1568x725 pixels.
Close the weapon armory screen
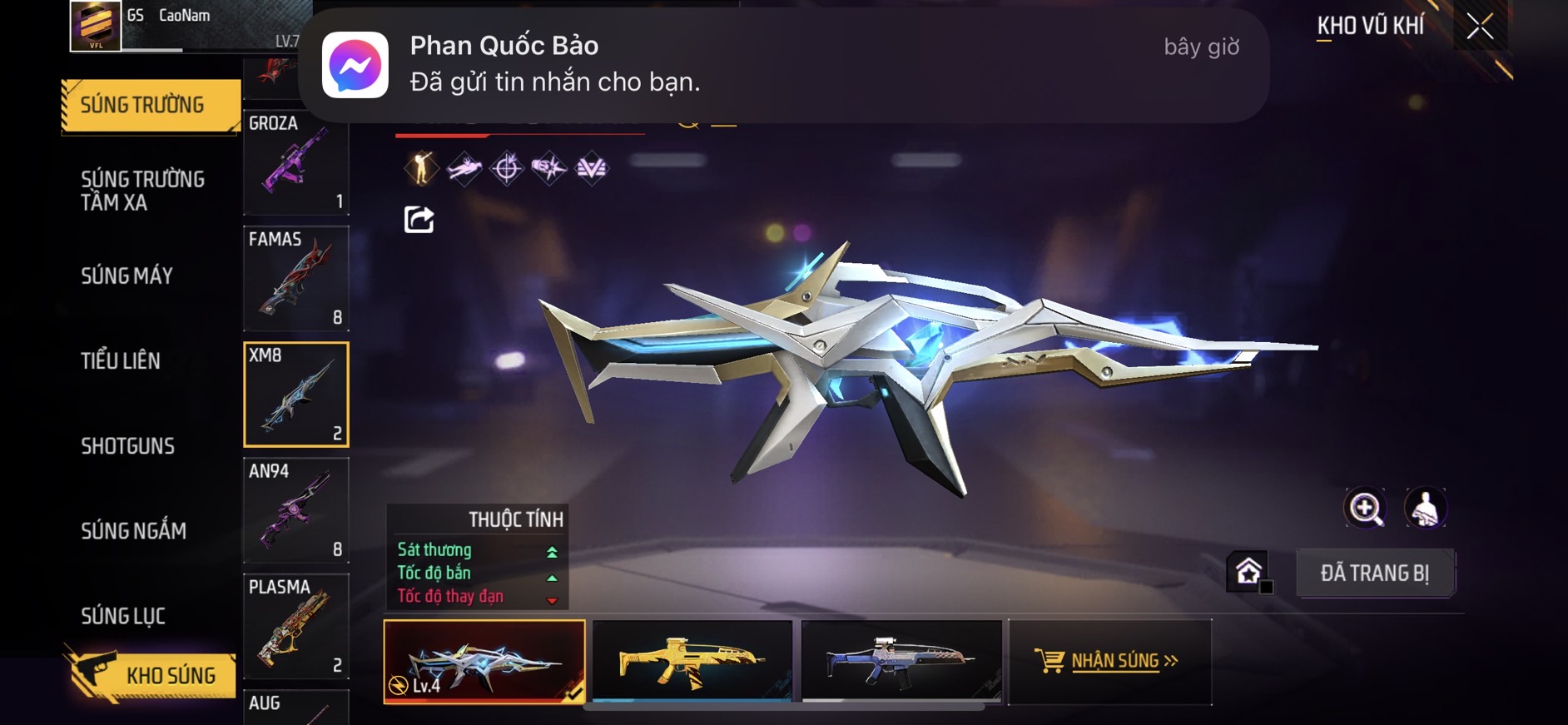coord(1480,27)
